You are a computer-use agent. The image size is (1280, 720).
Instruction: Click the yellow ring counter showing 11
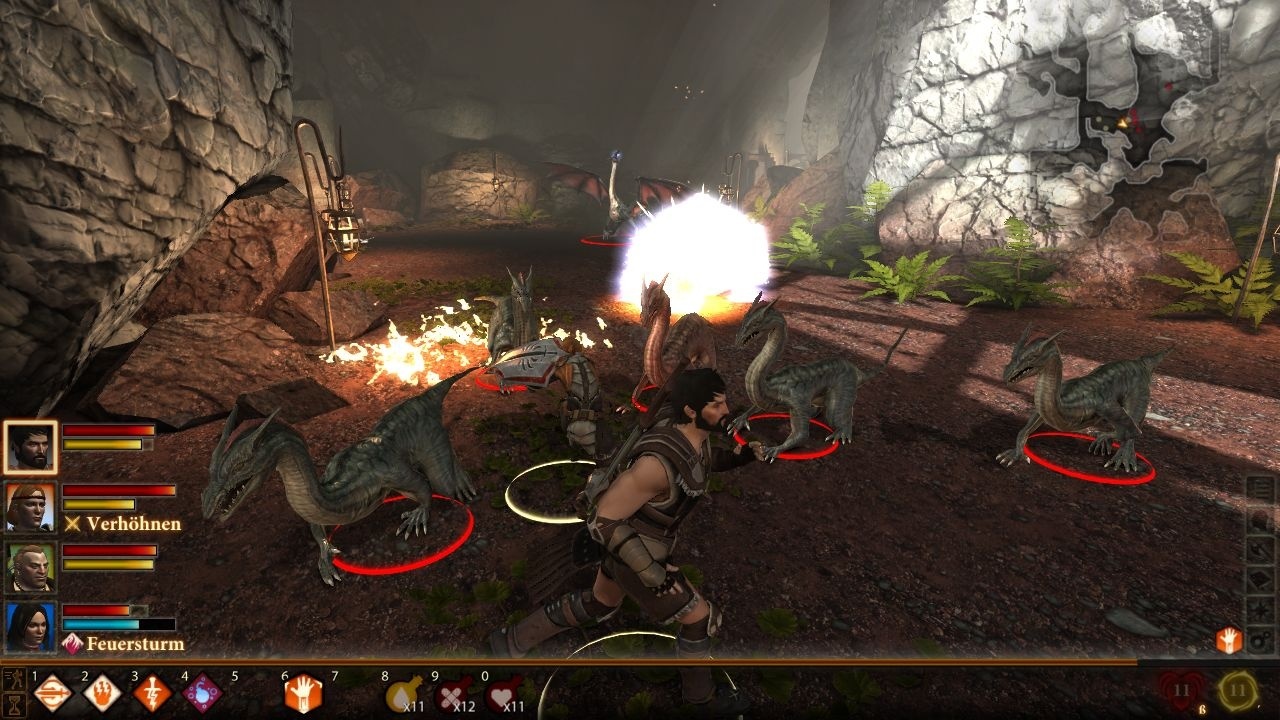click(x=1239, y=690)
